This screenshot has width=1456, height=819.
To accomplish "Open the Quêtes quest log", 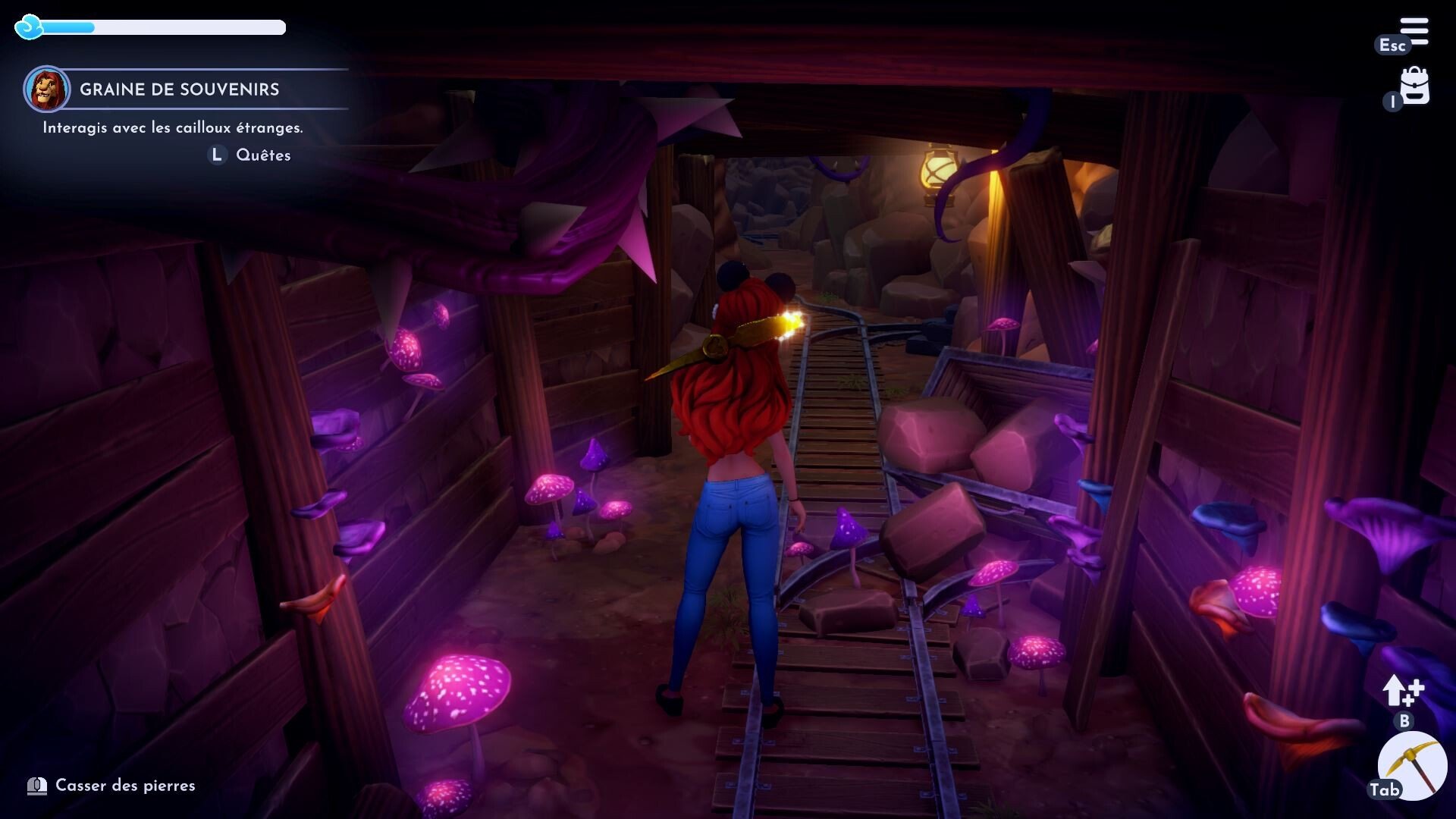I will (x=262, y=155).
